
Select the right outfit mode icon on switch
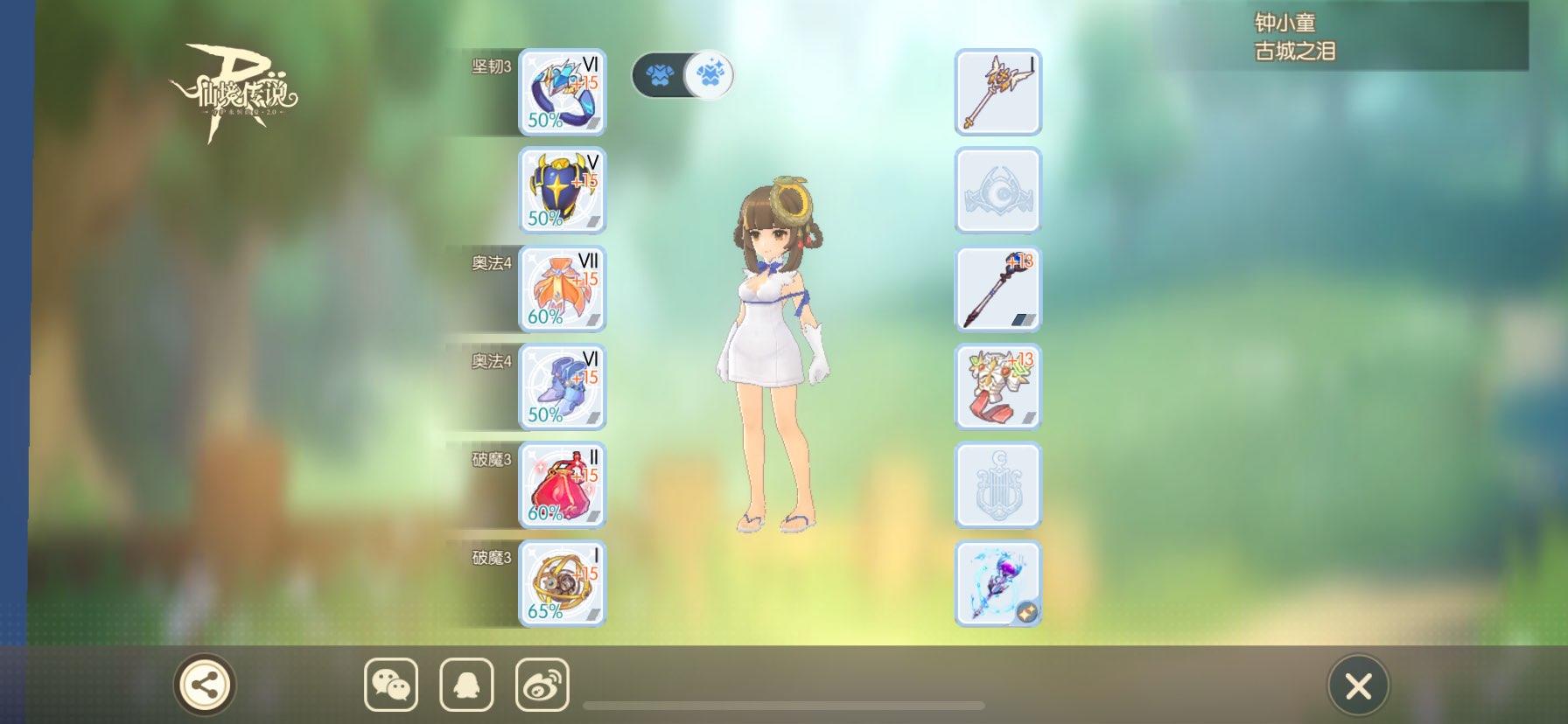click(709, 75)
